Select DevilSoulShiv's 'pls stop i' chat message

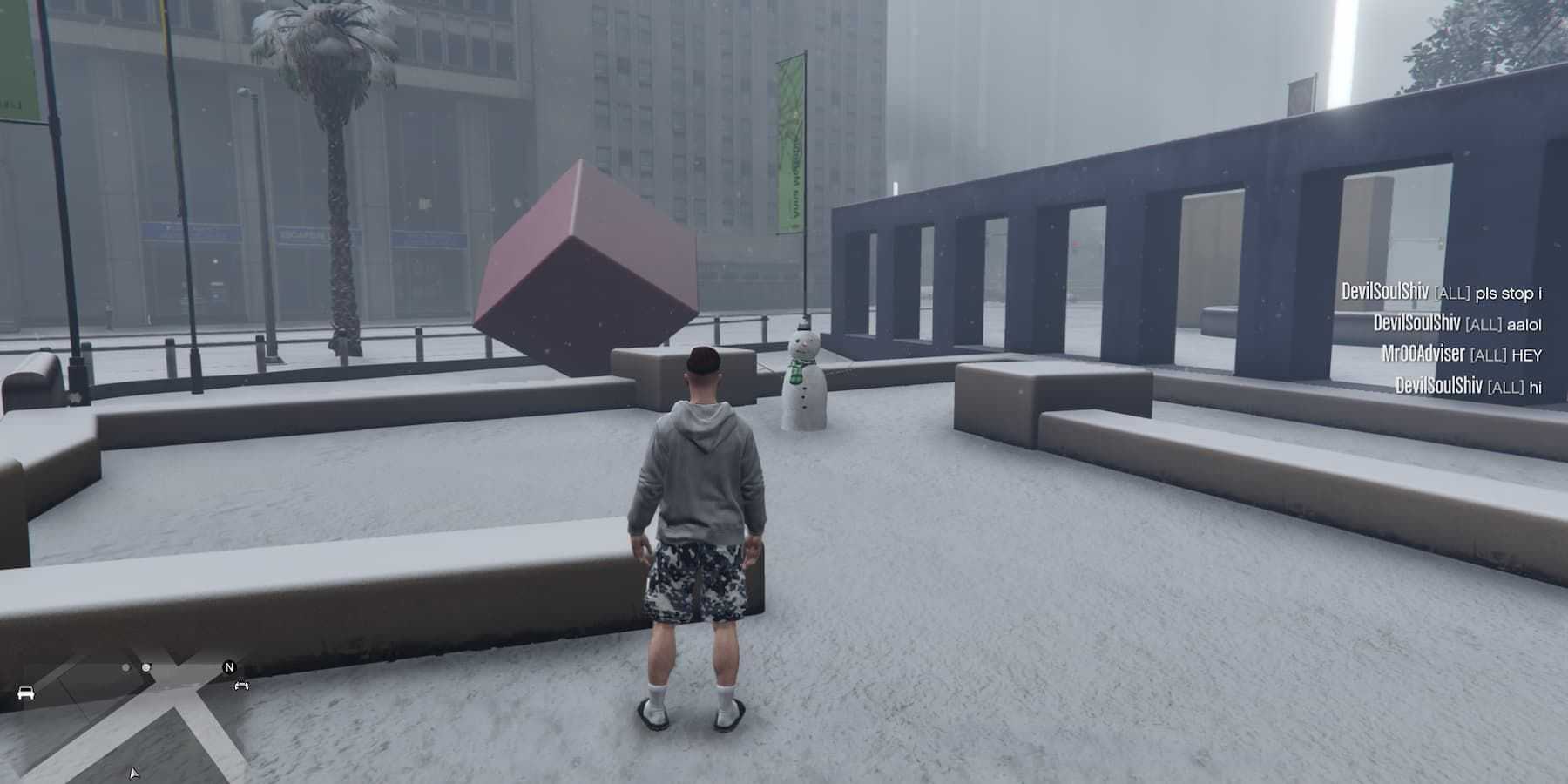(1441, 293)
